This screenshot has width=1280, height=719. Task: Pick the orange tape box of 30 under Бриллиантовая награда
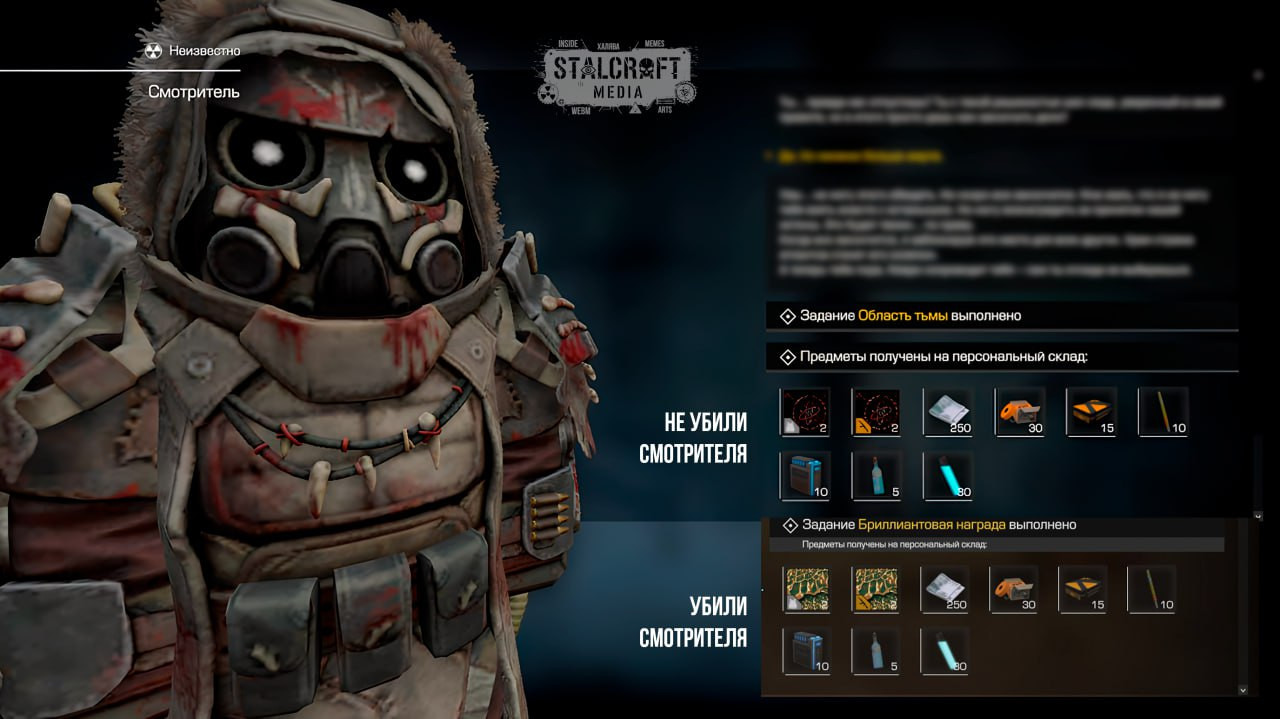(1014, 589)
